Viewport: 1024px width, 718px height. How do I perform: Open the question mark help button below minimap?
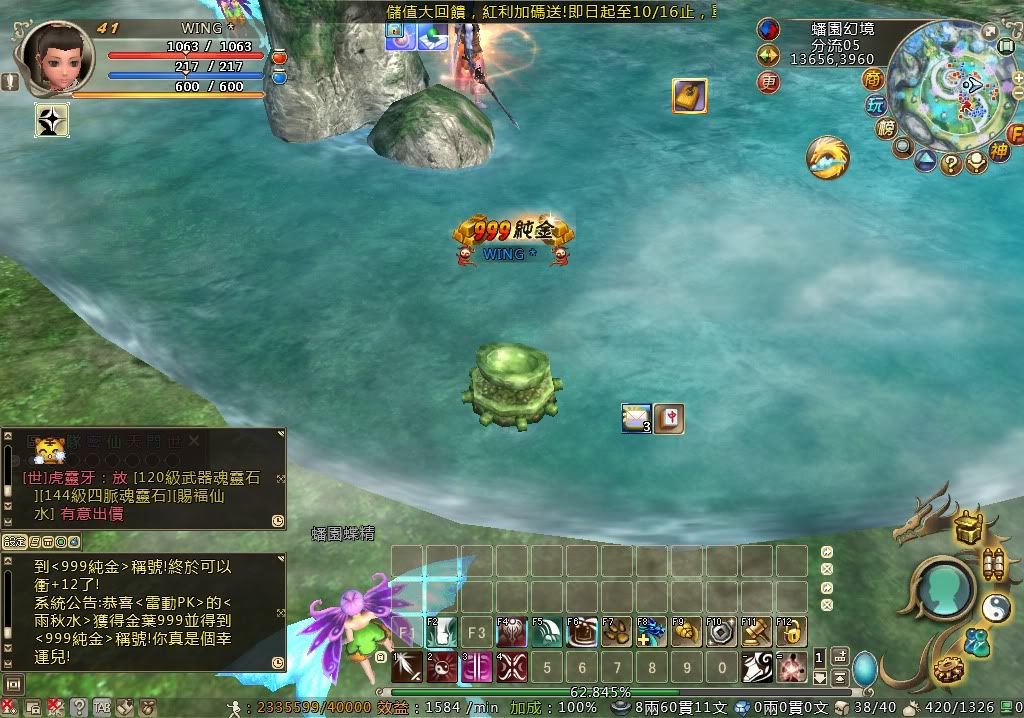951,165
